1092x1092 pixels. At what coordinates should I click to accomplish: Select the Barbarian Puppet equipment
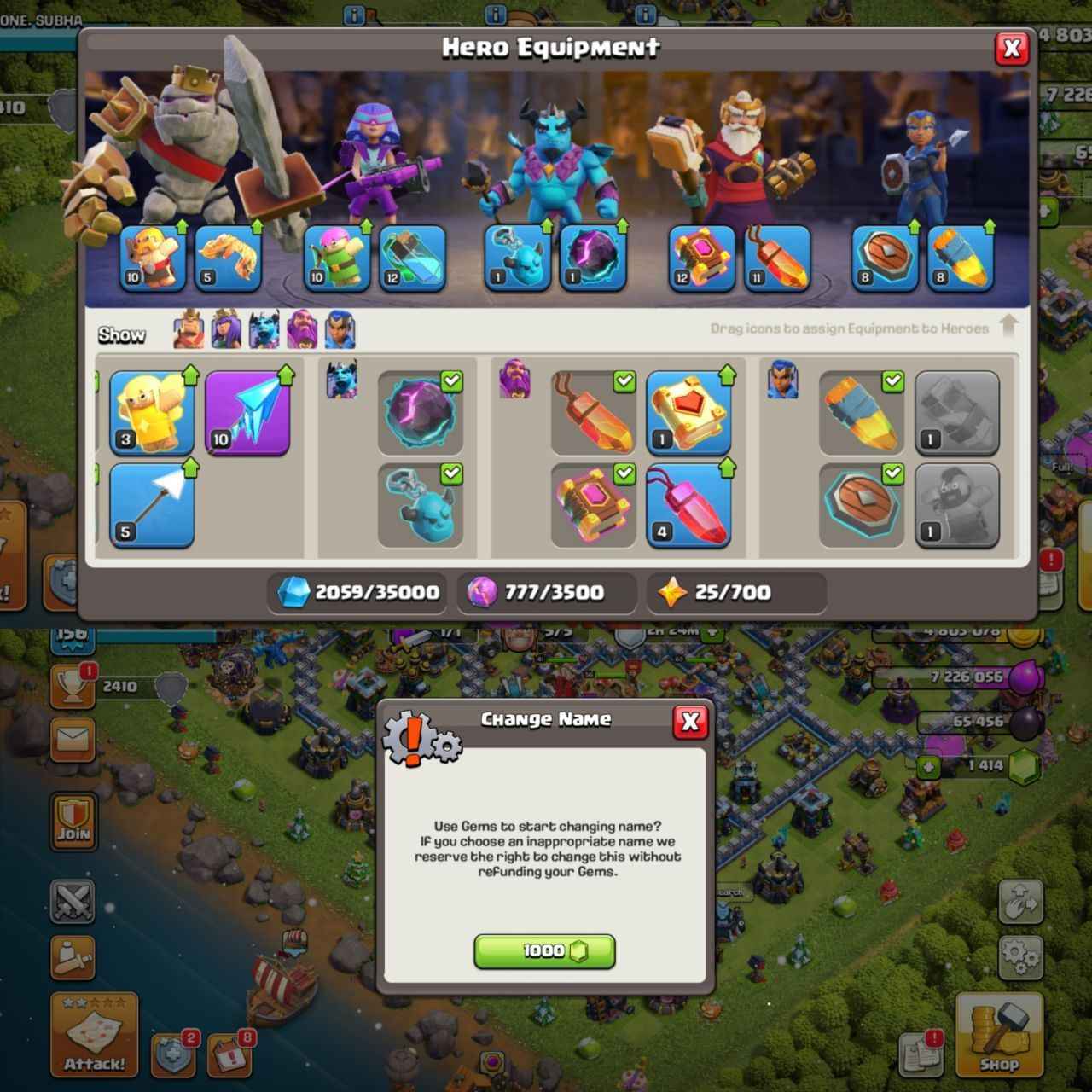tap(152, 260)
